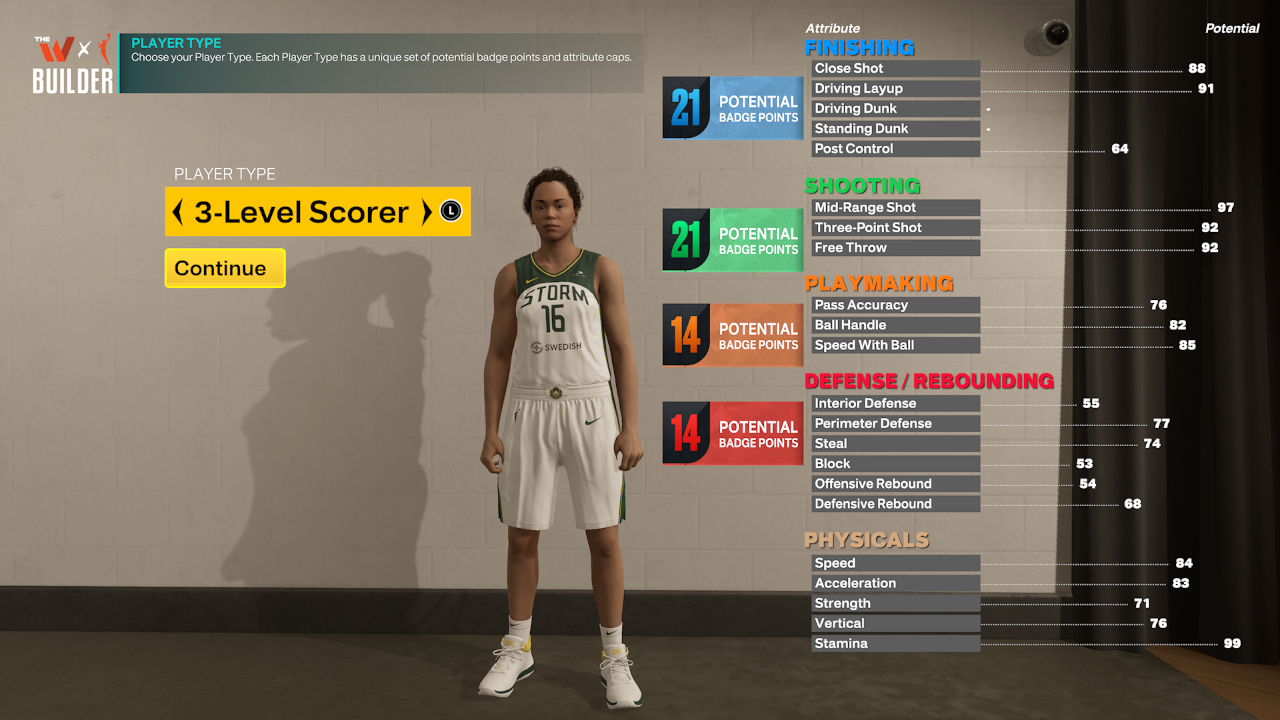Select the previous player type arrow

pos(178,212)
